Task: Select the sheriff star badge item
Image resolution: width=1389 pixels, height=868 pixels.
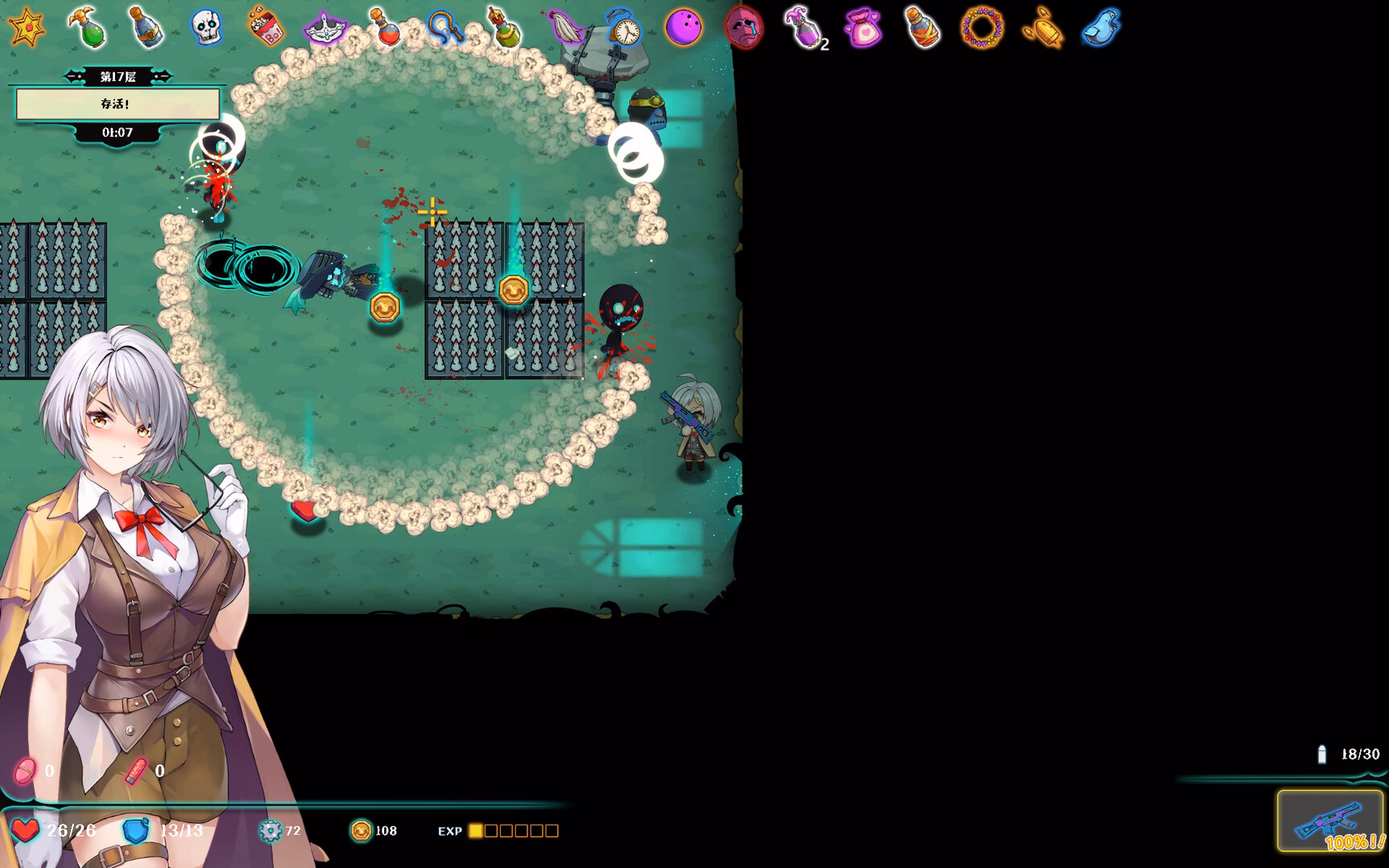Action: tap(26, 27)
